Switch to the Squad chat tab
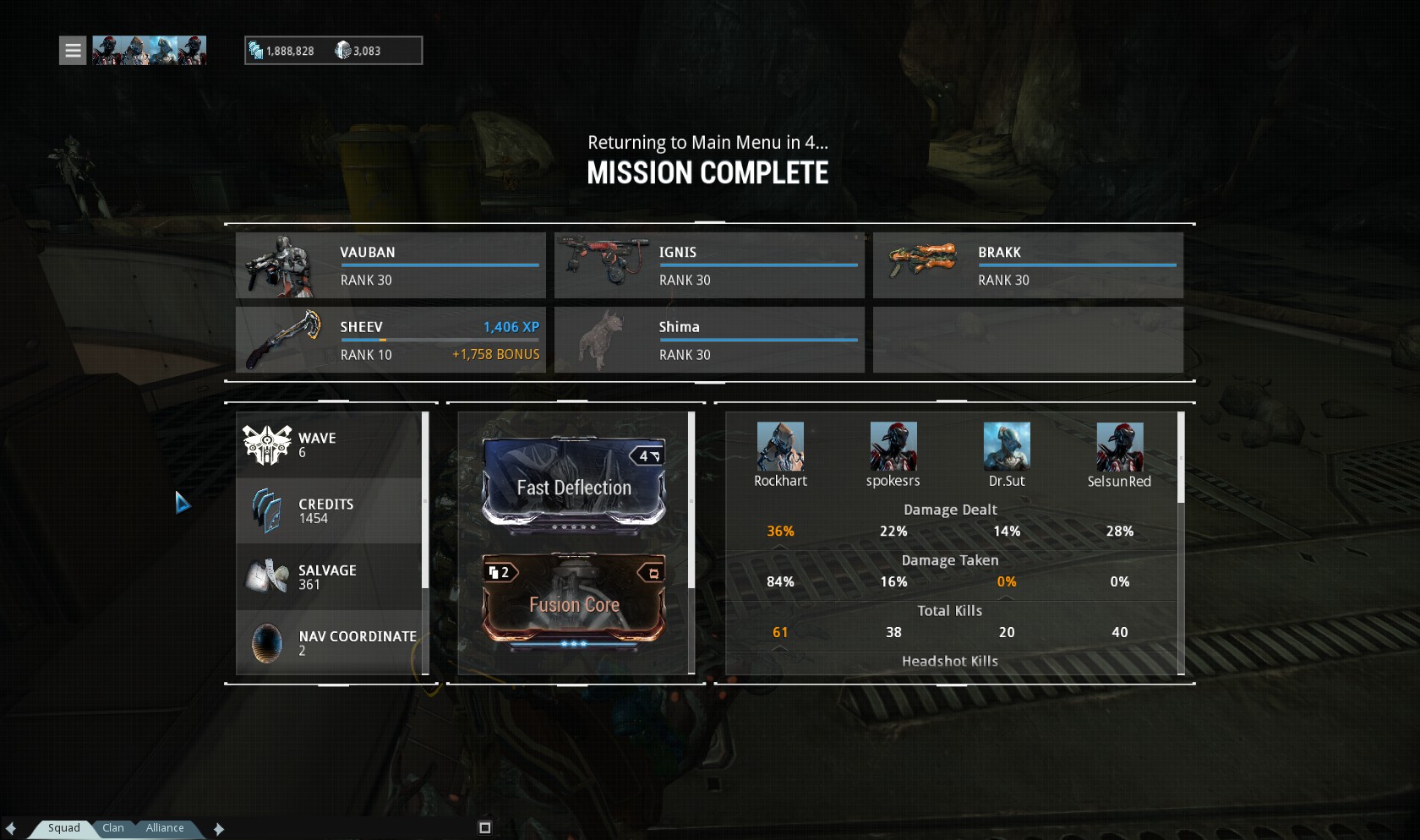The width and height of the screenshot is (1420, 840). (x=63, y=828)
